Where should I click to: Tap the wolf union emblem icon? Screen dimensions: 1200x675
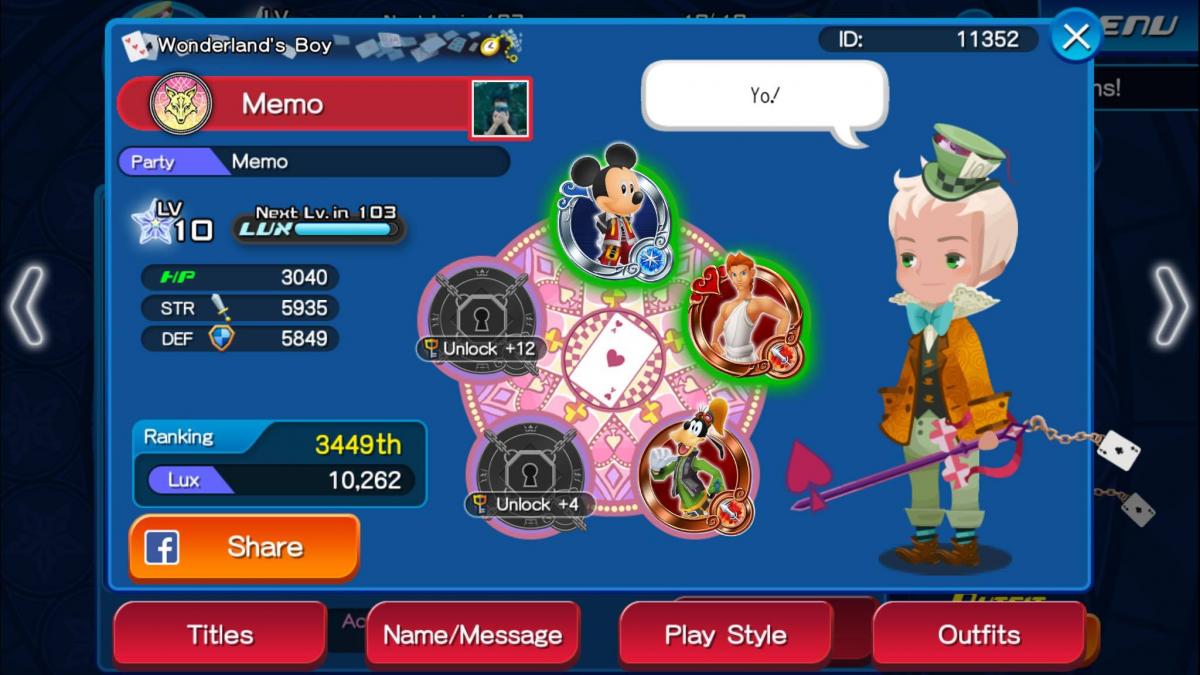pos(180,104)
